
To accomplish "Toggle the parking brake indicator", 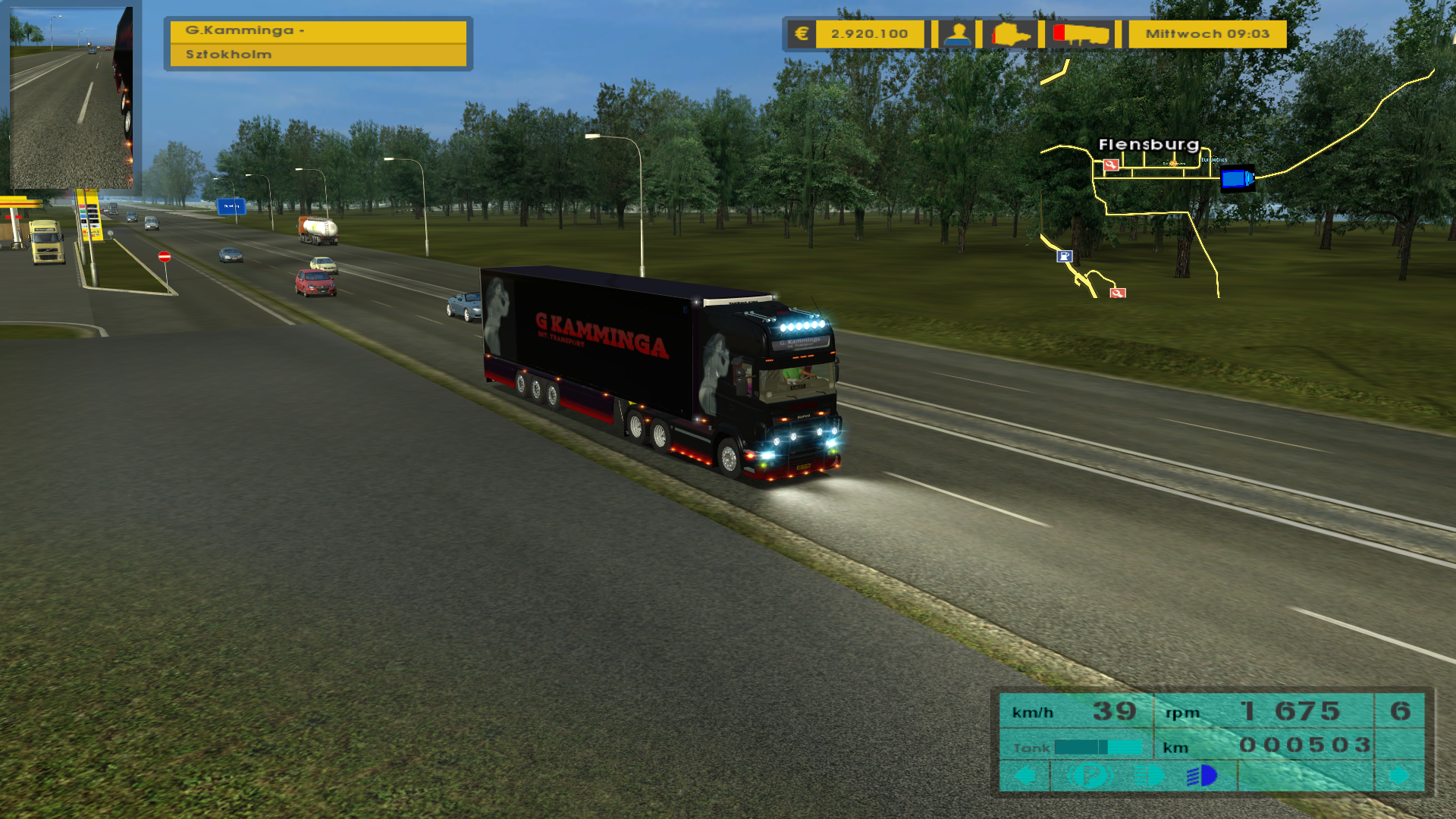I will [x=1089, y=775].
